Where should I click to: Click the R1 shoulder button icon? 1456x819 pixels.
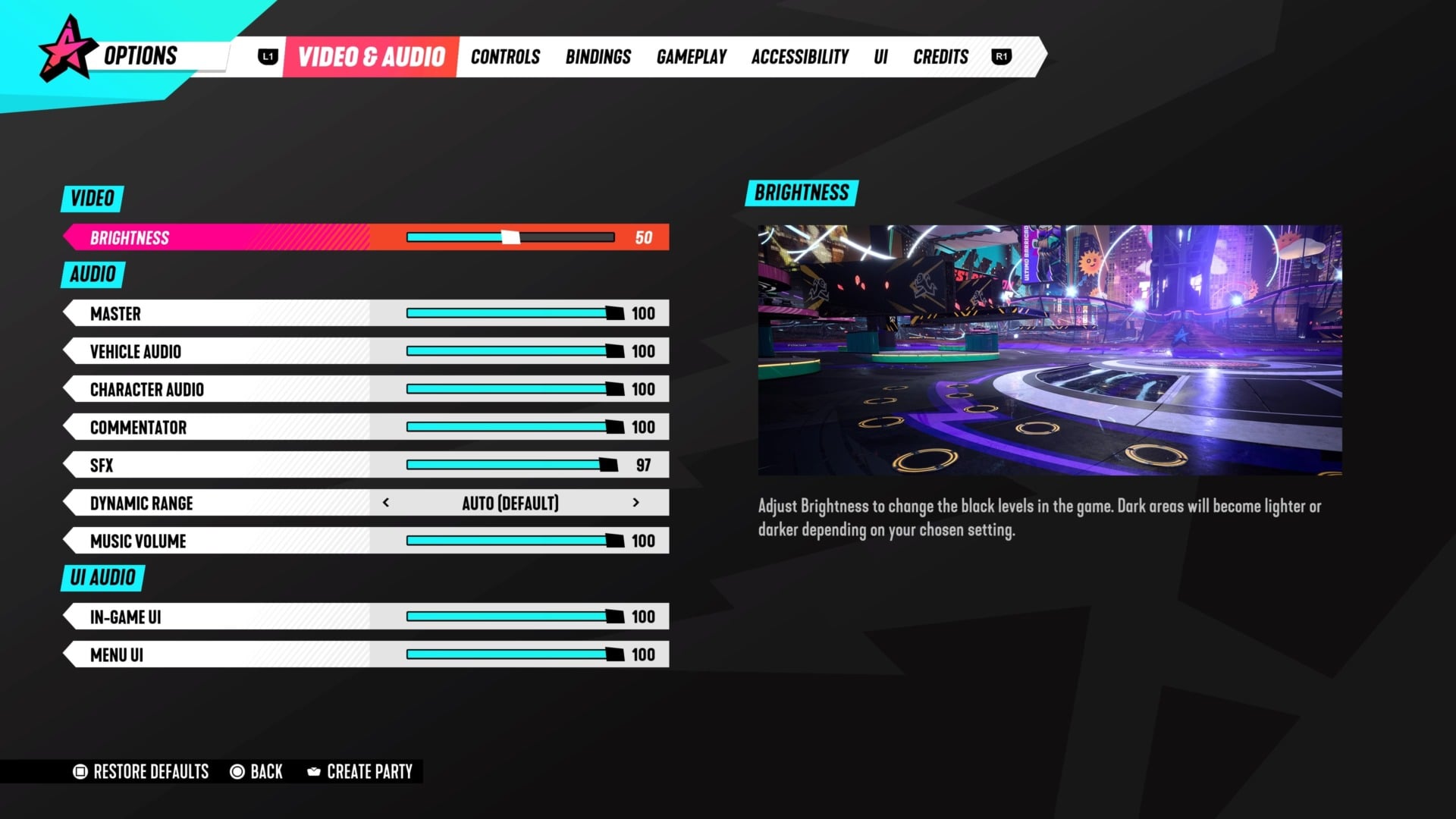pyautogui.click(x=1001, y=56)
